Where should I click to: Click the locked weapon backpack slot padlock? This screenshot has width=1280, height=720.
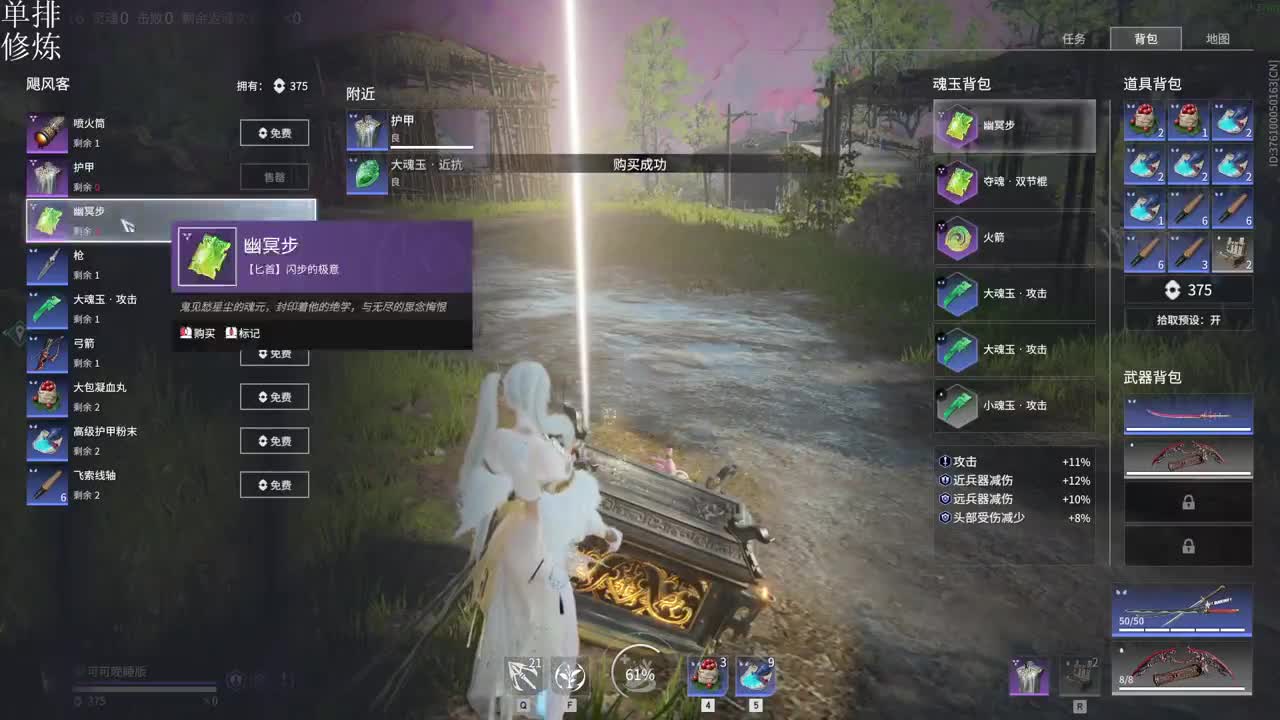[x=1188, y=503]
